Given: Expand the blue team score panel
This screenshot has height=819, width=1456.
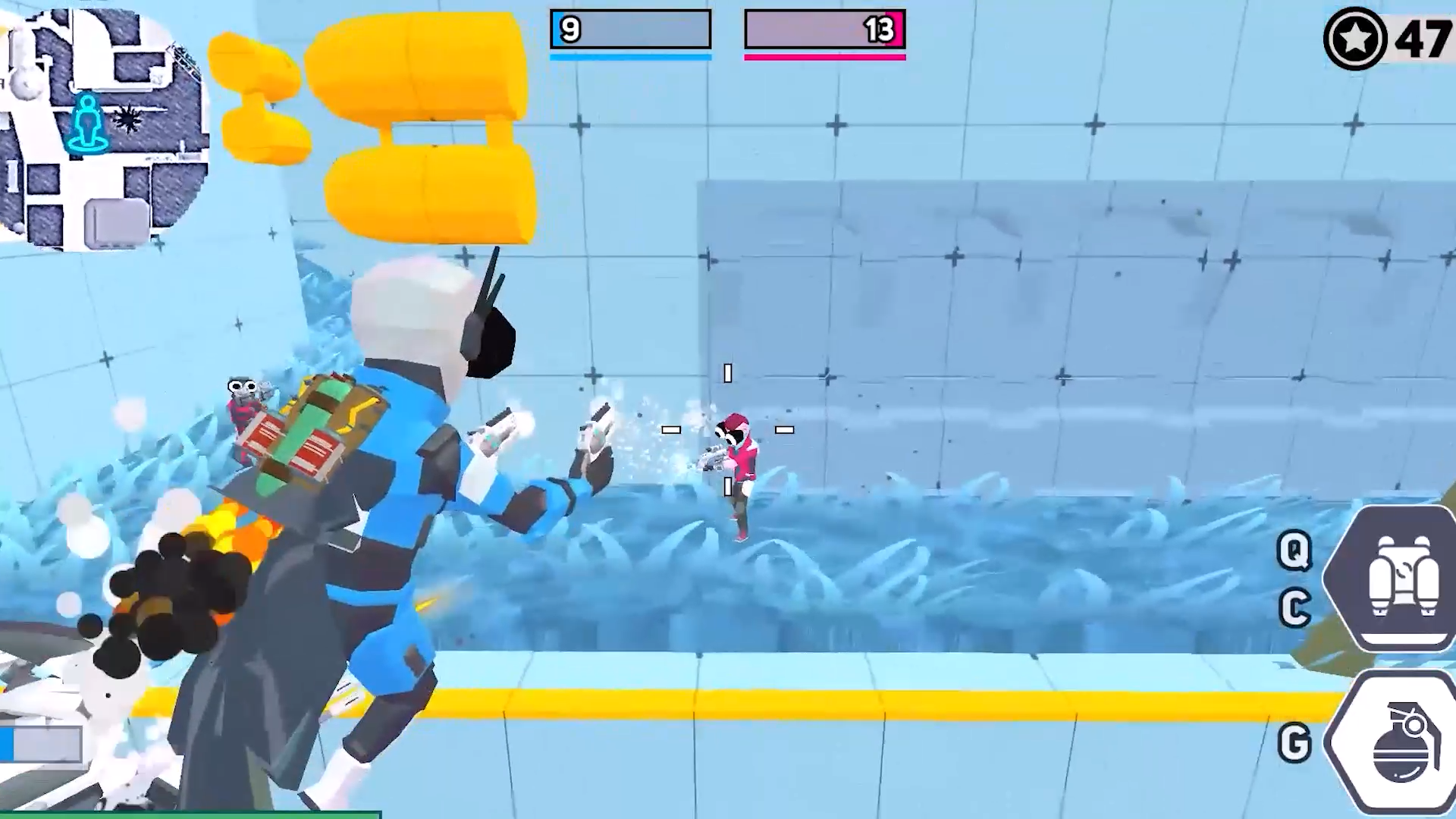Looking at the screenshot, I should [630, 30].
